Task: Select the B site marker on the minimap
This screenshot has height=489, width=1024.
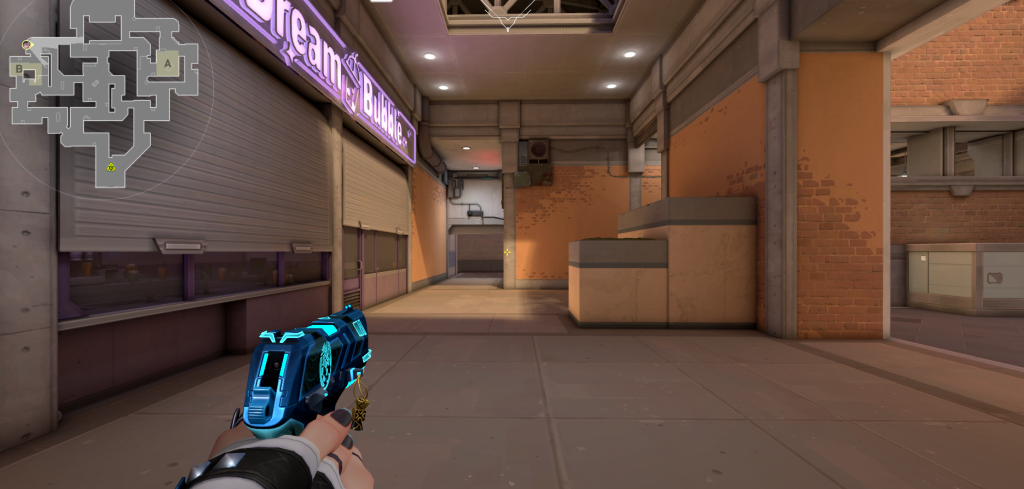Action: 20,69
